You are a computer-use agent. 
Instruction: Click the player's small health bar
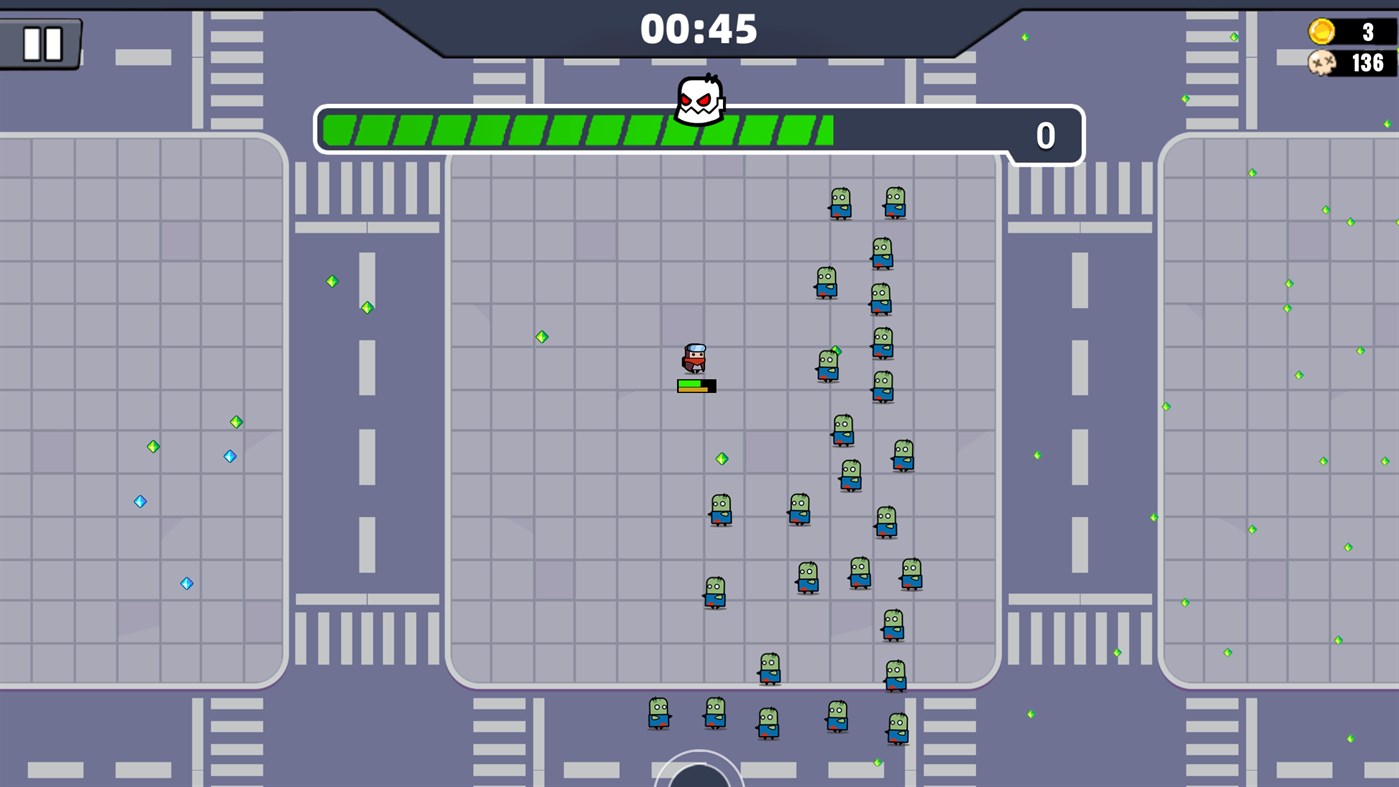[x=697, y=384]
